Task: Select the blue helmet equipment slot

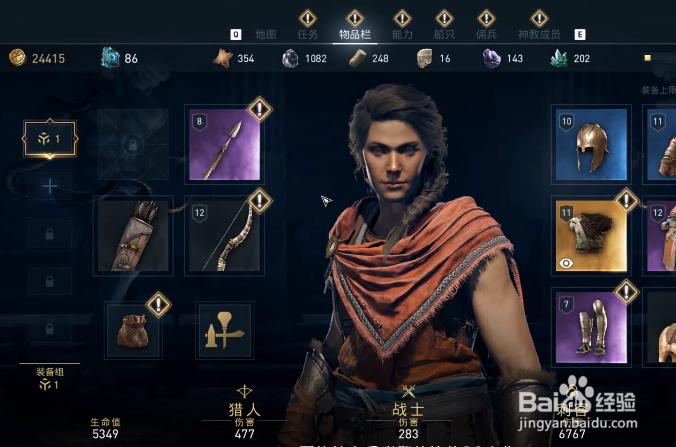Action: coord(590,144)
